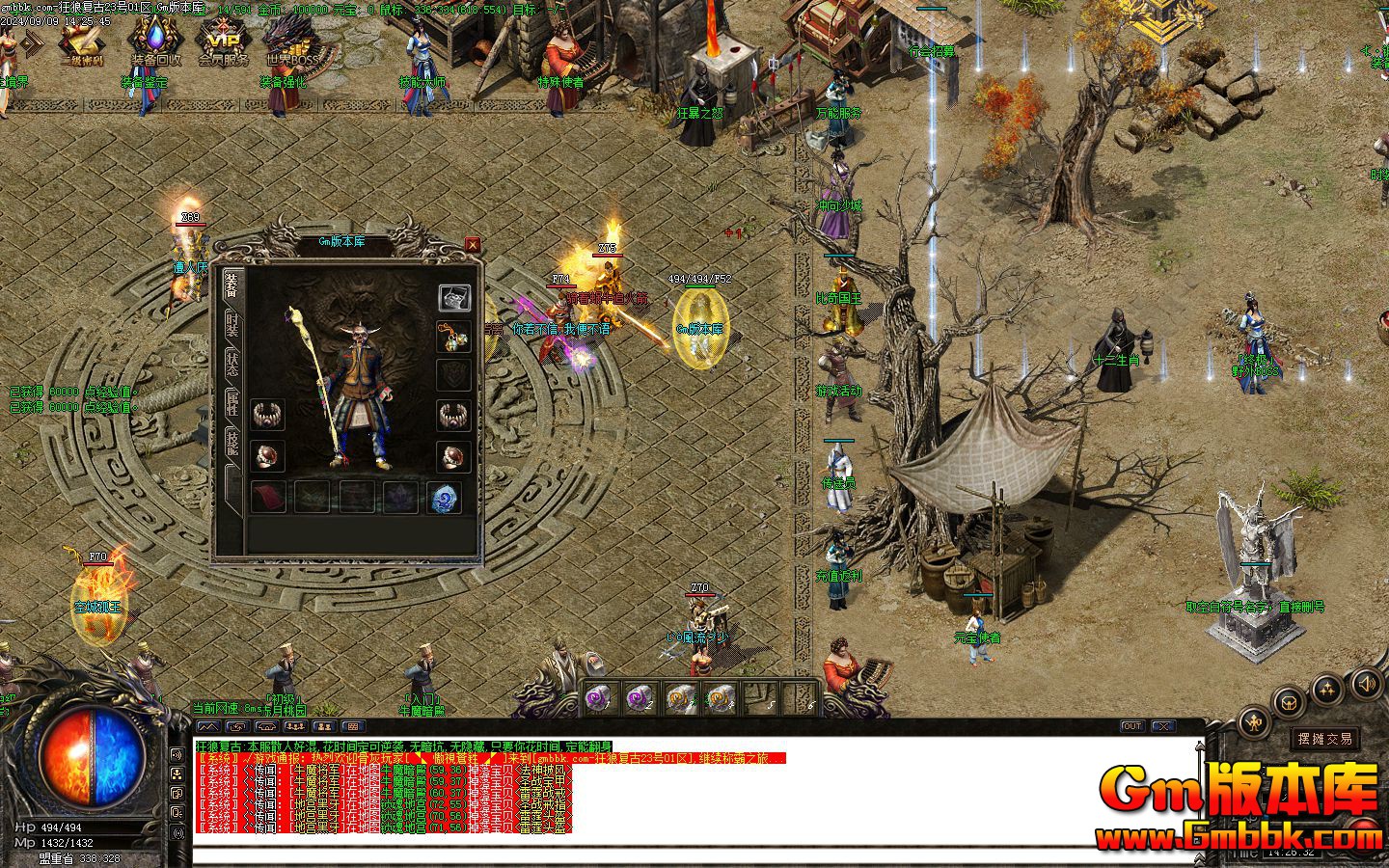Image resolution: width=1389 pixels, height=868 pixels.
Task: Click the blue number-2 gem slot
Action: (444, 498)
